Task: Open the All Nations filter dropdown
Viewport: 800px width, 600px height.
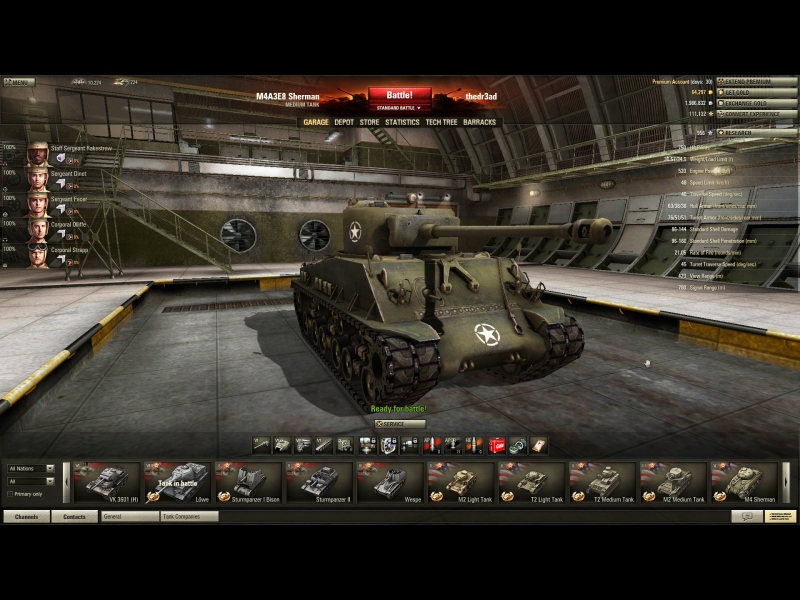Action: click(x=31, y=468)
